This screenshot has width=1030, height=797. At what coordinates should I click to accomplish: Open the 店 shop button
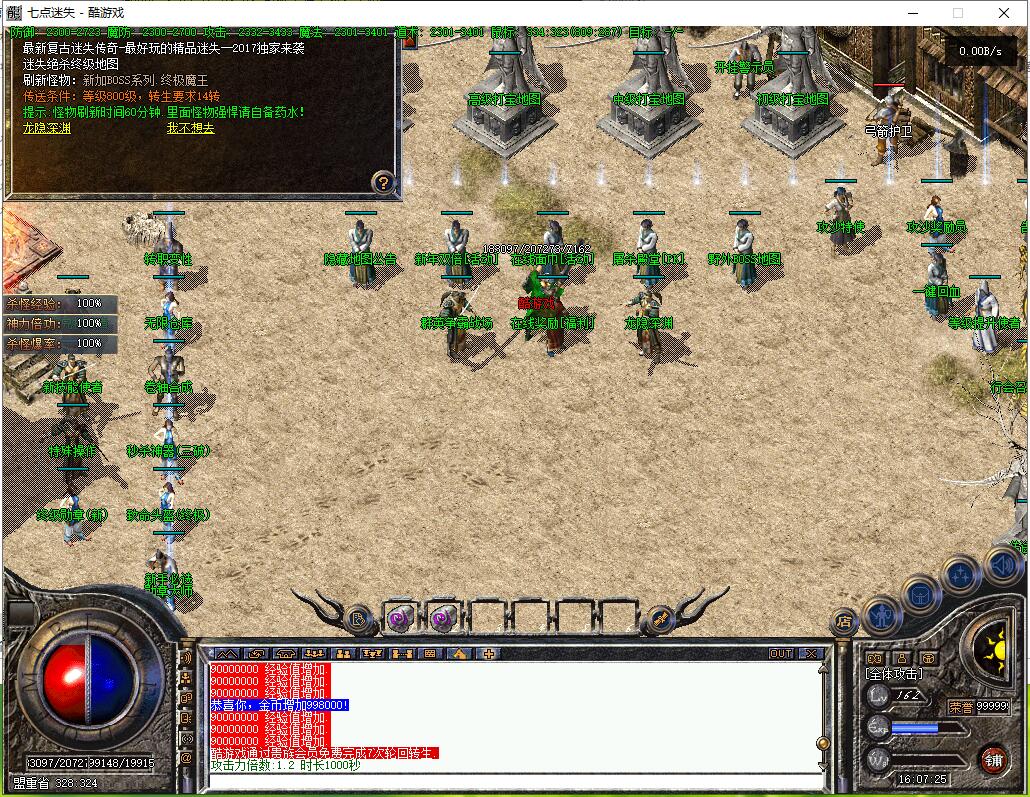click(843, 623)
